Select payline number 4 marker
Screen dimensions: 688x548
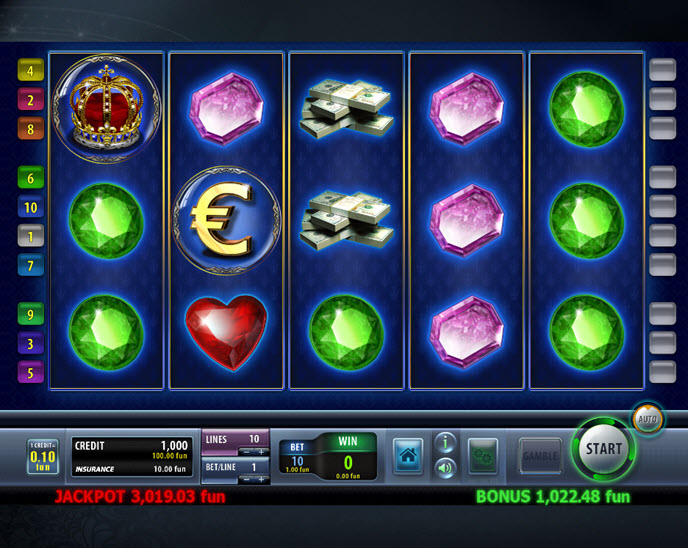click(30, 71)
